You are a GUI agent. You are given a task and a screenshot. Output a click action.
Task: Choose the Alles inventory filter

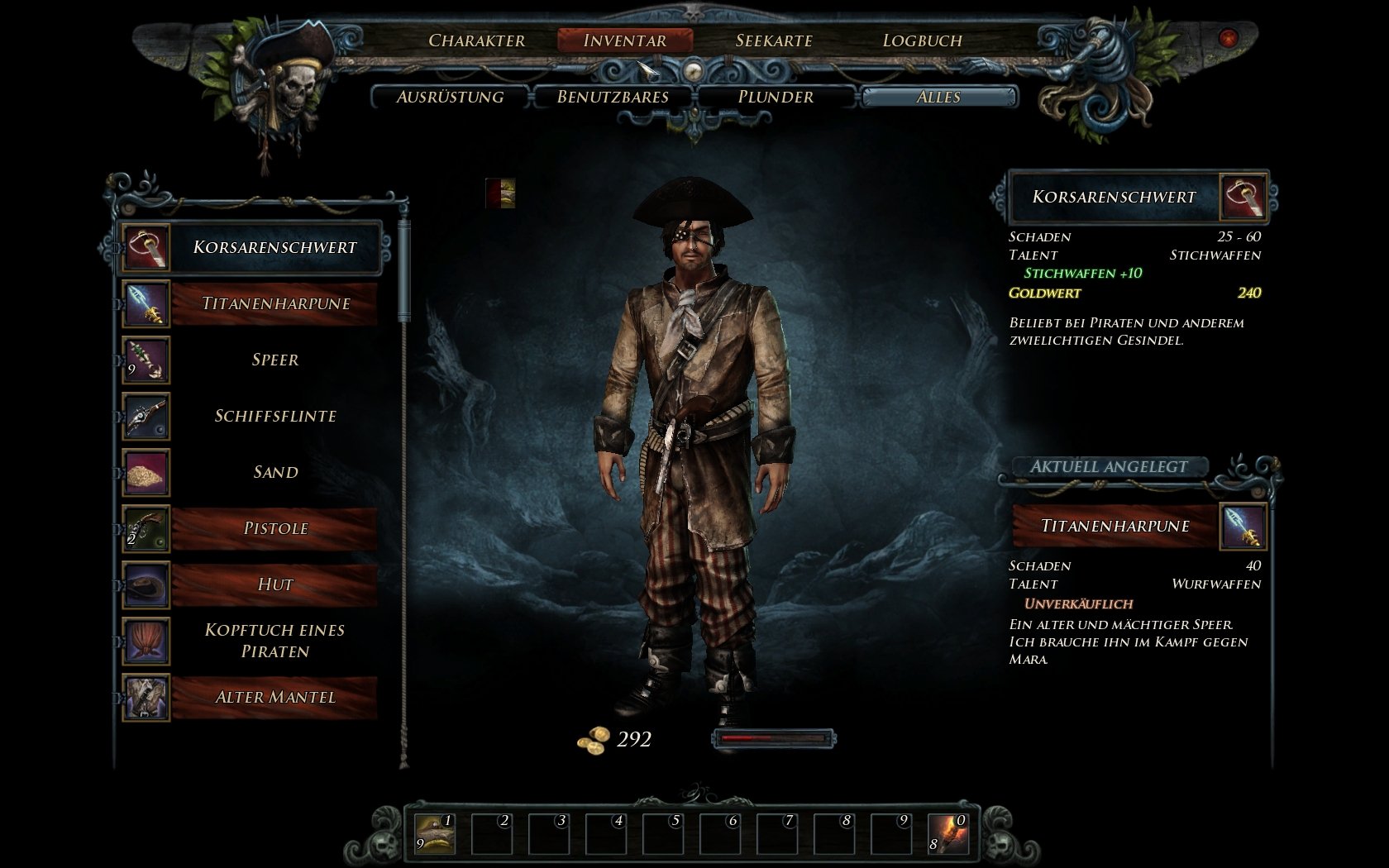pyautogui.click(x=938, y=98)
